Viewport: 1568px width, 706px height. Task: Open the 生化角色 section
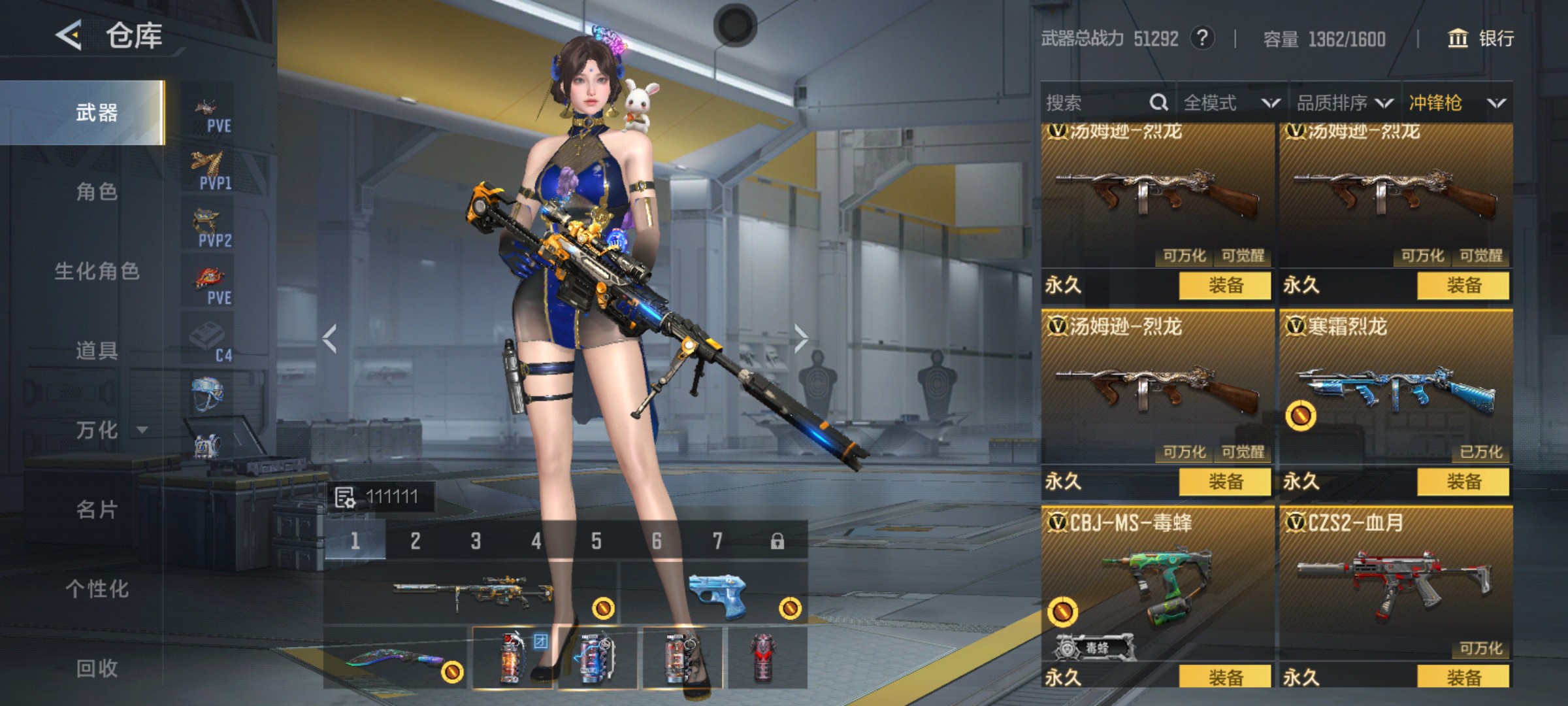tap(97, 271)
